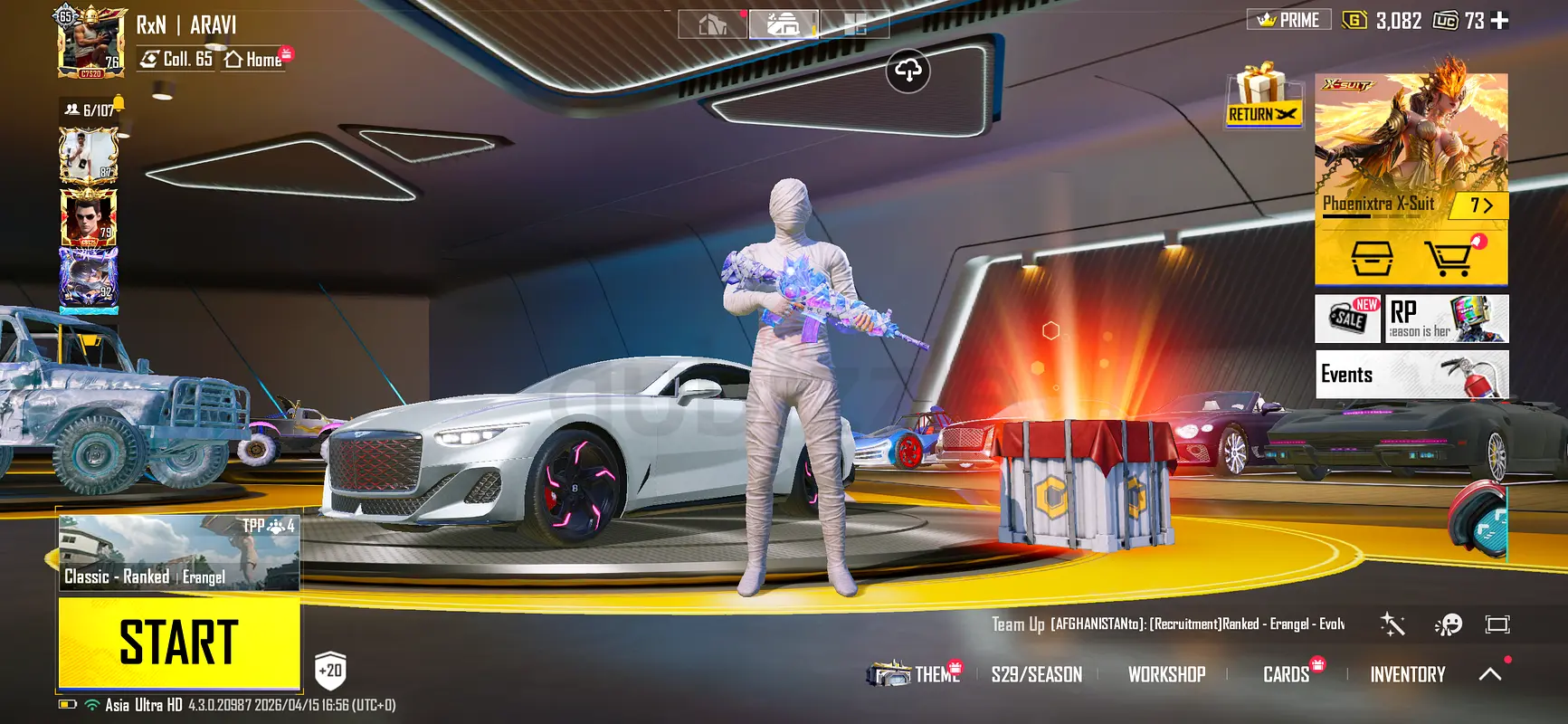Open the S29/Season menu
This screenshot has width=1568, height=724.
1036,674
